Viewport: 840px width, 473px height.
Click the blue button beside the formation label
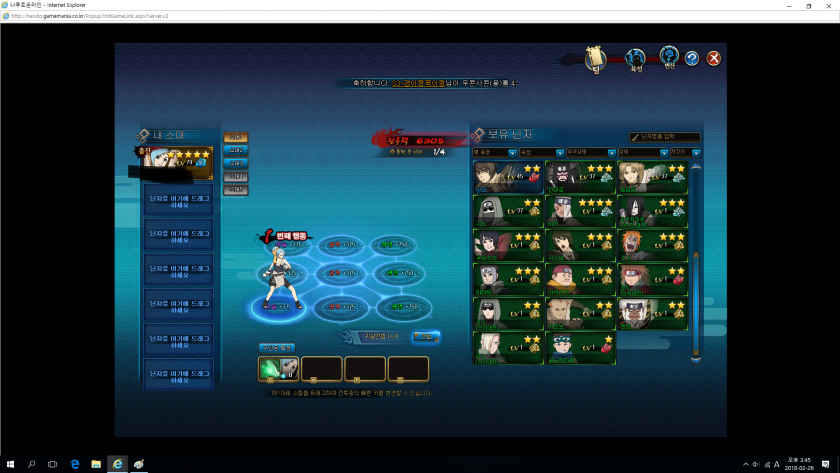coord(425,337)
